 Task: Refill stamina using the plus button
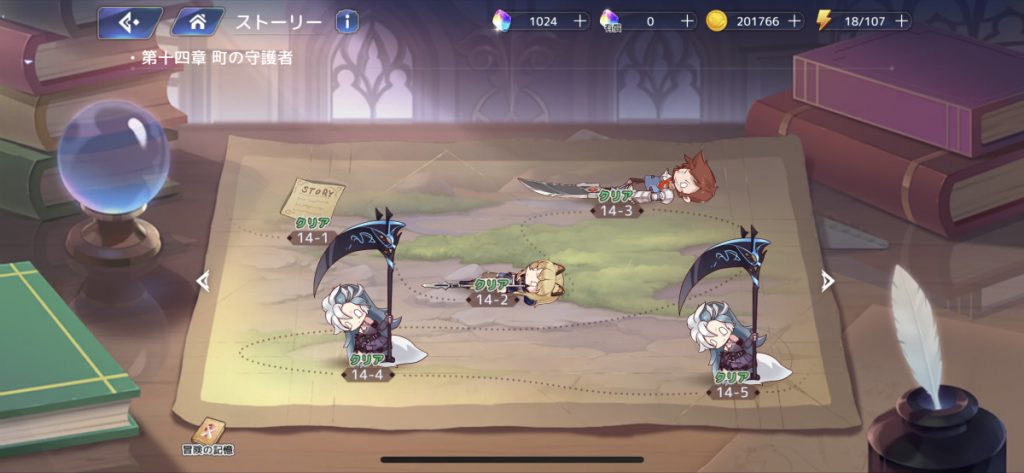click(x=902, y=21)
